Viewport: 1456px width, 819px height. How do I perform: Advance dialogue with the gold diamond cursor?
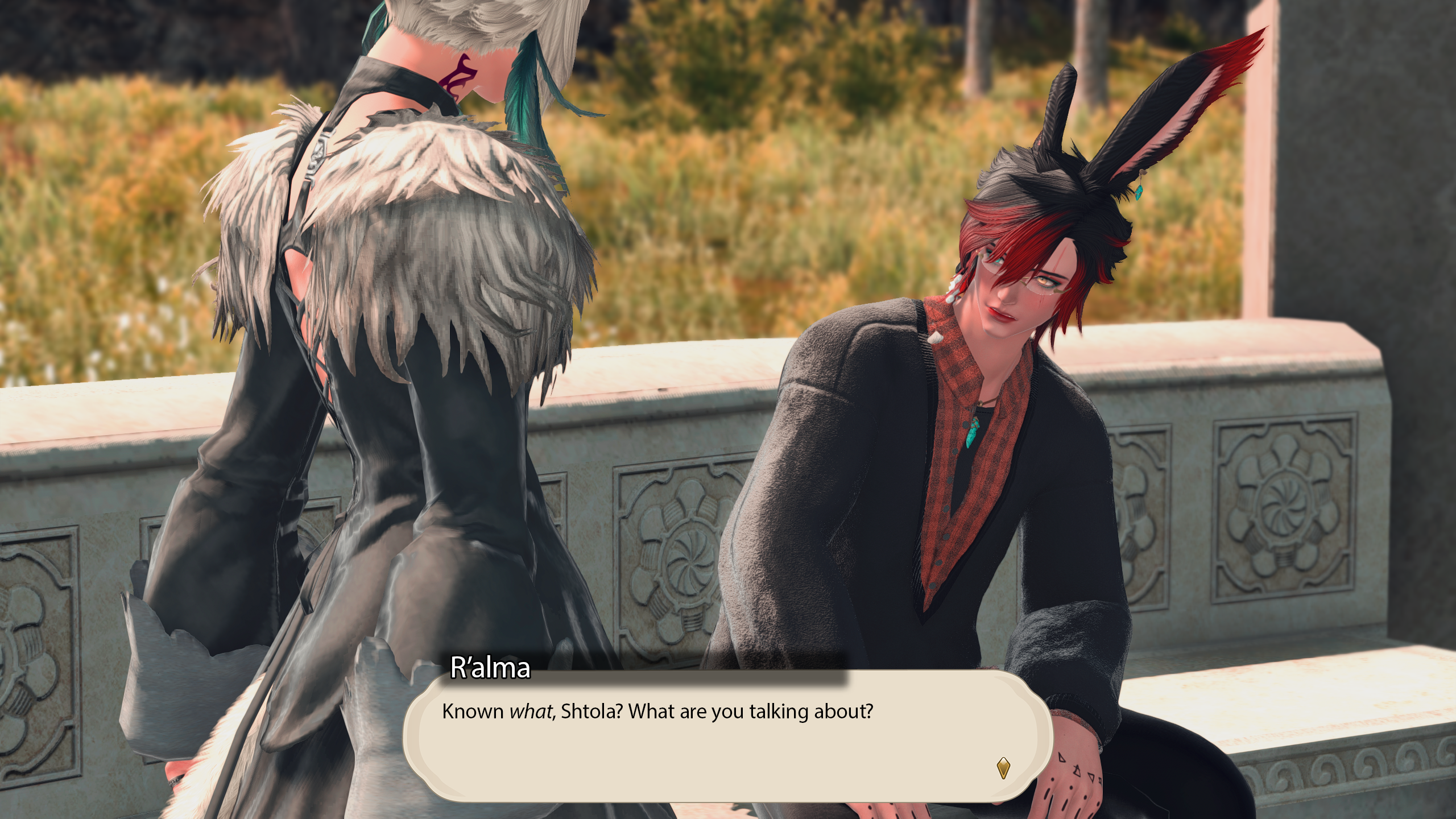1003,767
